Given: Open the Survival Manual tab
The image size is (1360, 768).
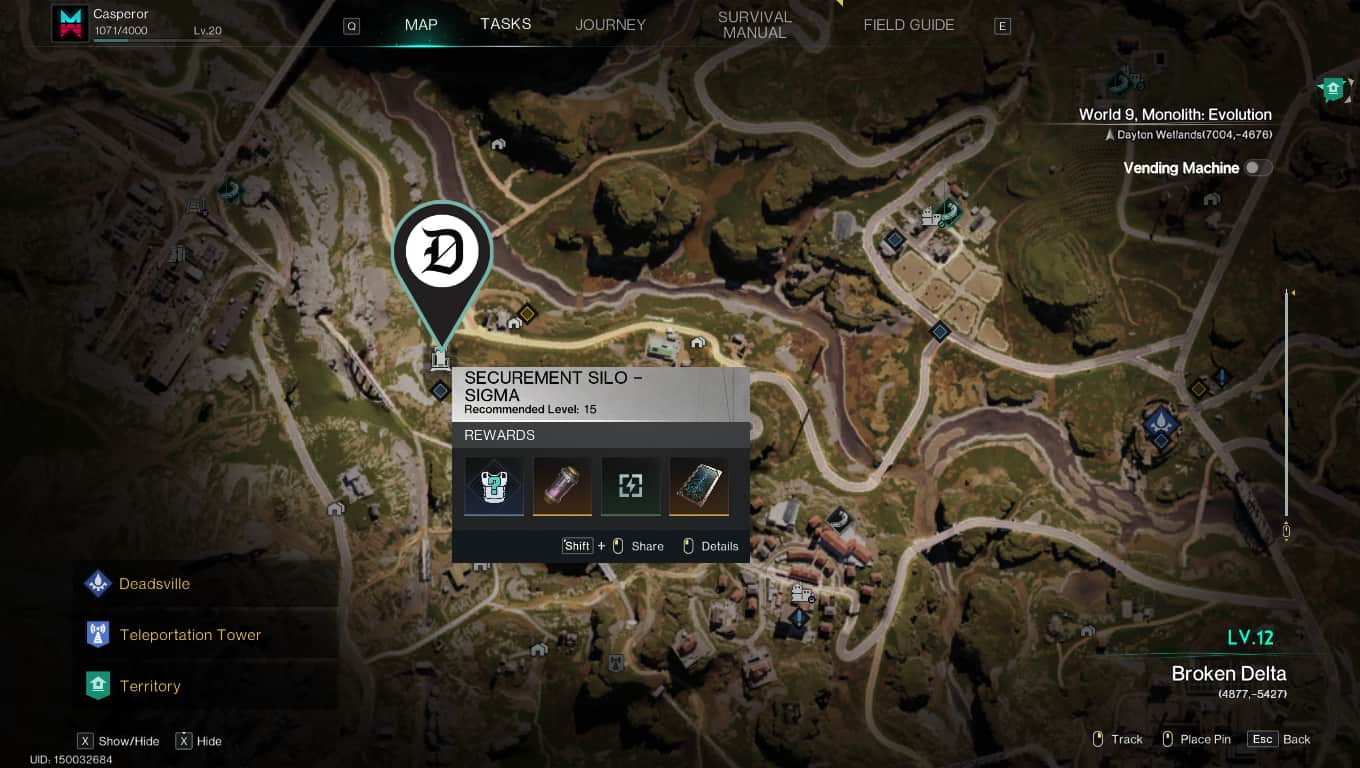Looking at the screenshot, I should [x=754, y=25].
